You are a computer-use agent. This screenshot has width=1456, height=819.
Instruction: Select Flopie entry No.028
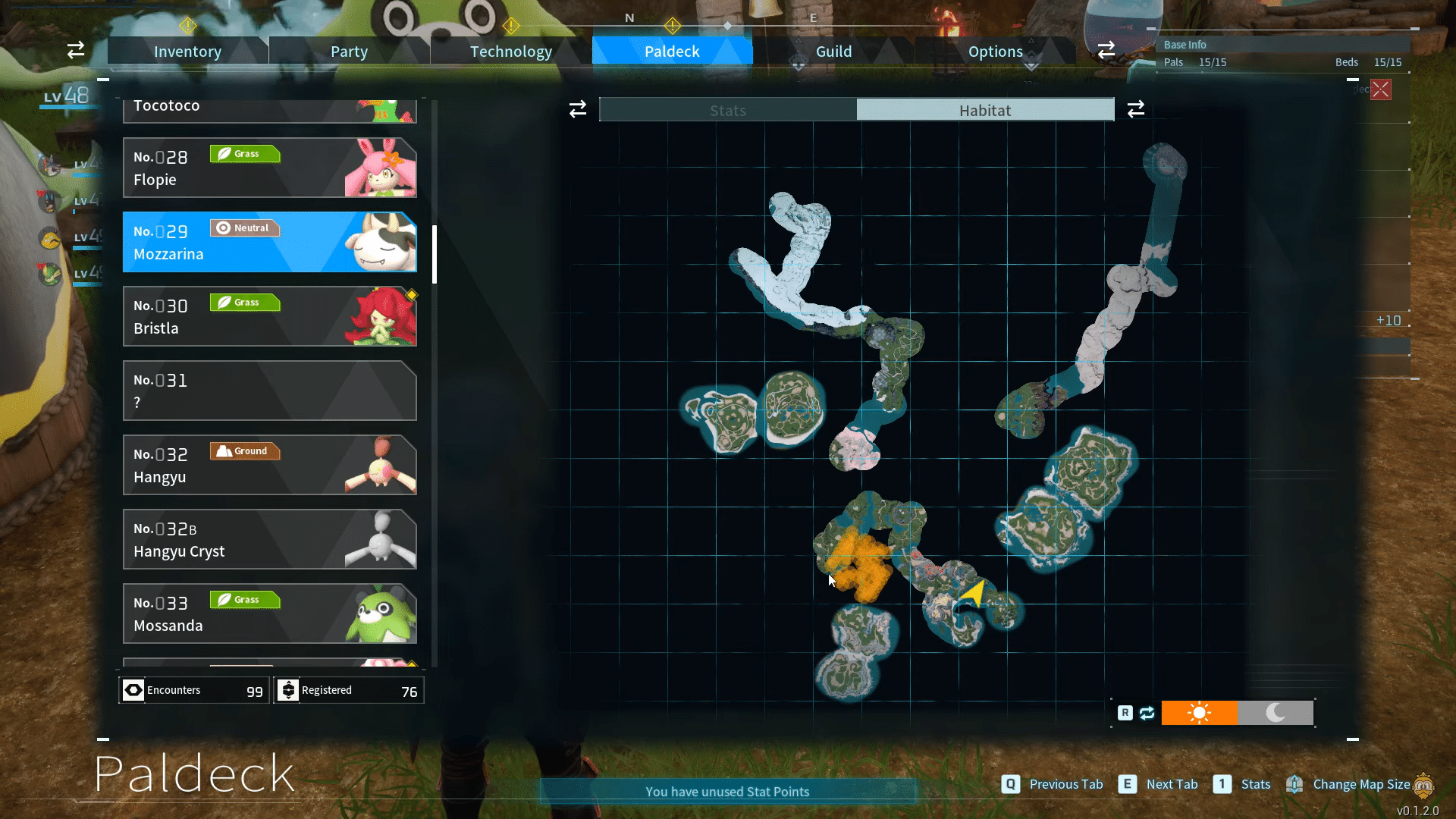point(269,168)
